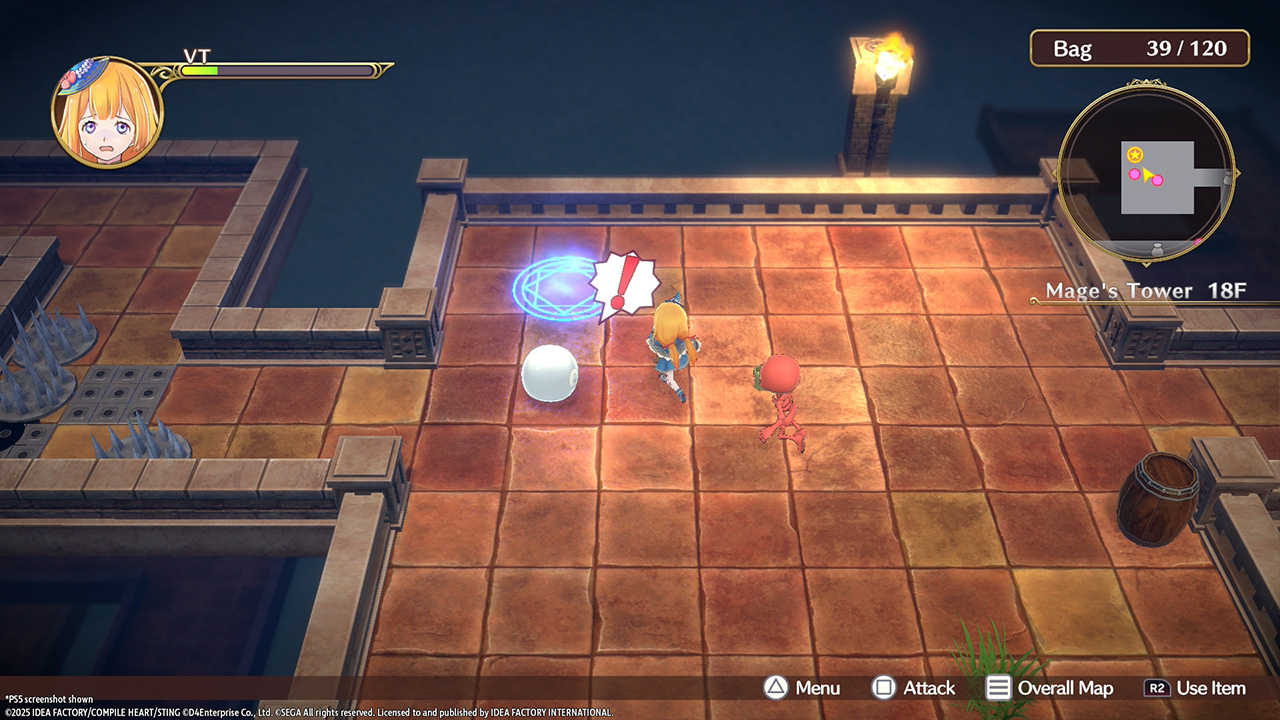This screenshot has width=1280, height=720.
Task: Select the blonde heroine portrait
Action: pos(107,112)
